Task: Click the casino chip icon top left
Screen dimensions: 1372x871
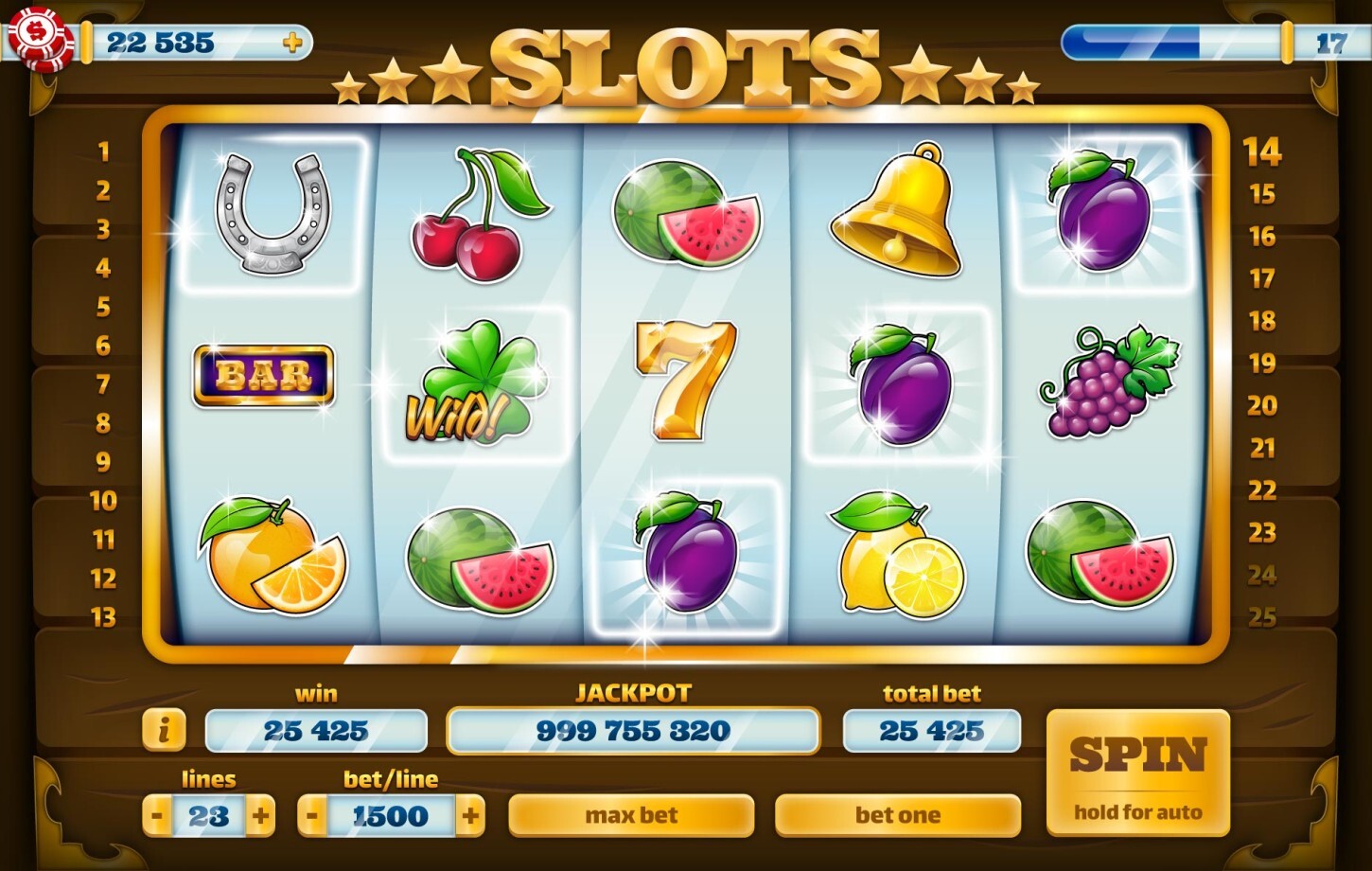Action: tap(42, 42)
